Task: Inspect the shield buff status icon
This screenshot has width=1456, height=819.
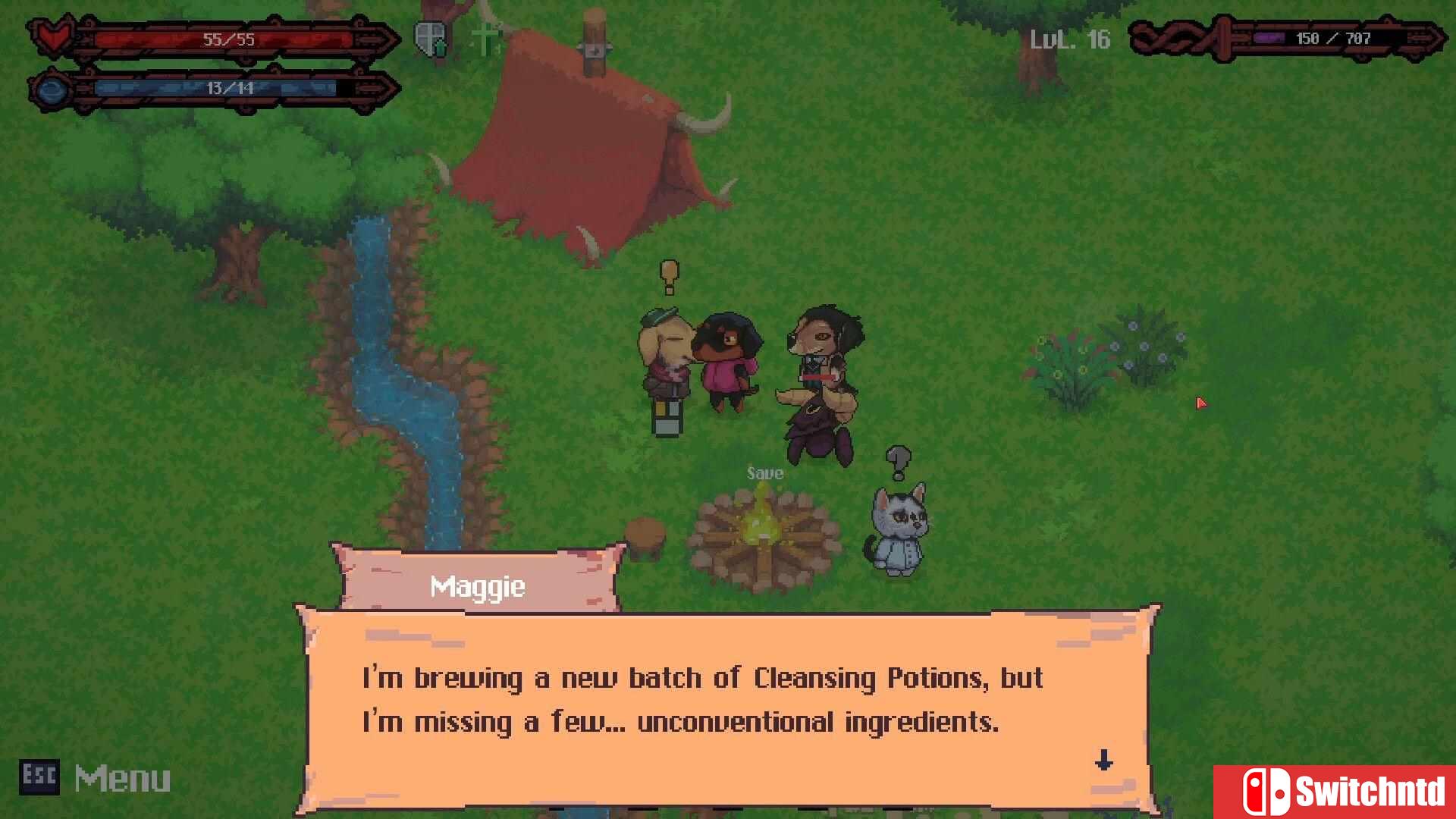Action: tap(430, 38)
